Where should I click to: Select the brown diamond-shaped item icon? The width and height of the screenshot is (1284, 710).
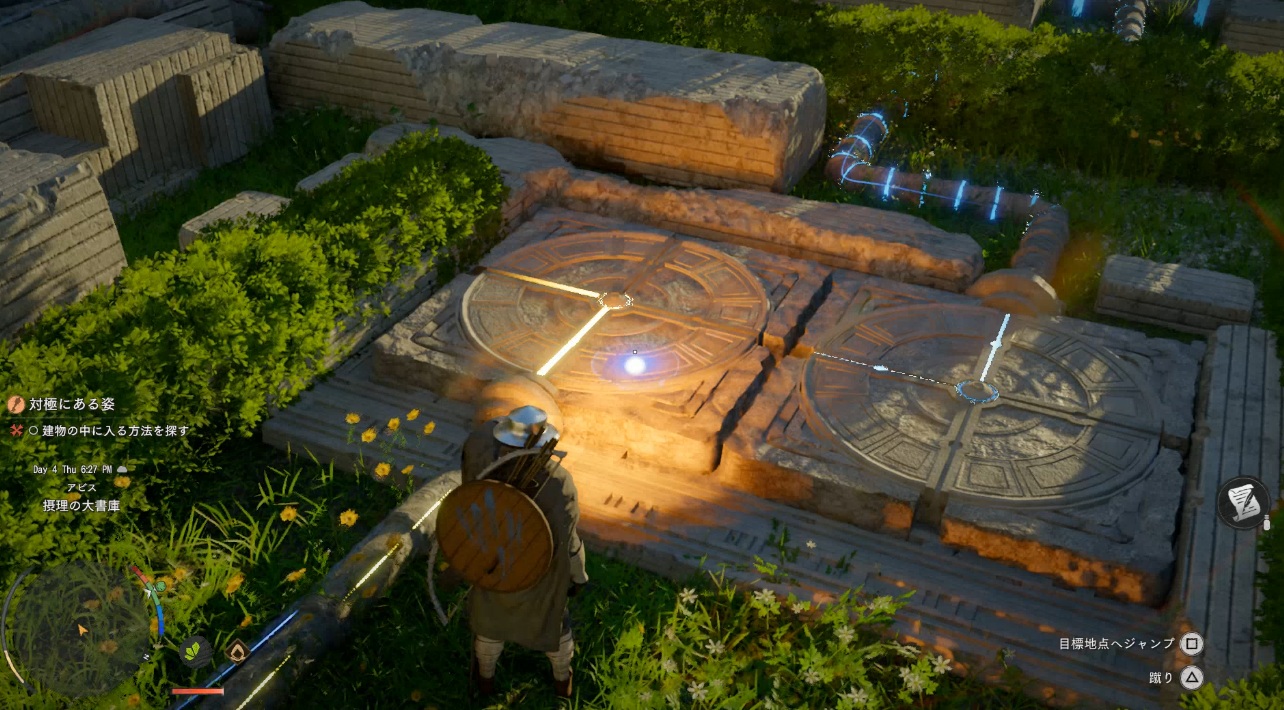coord(237,652)
